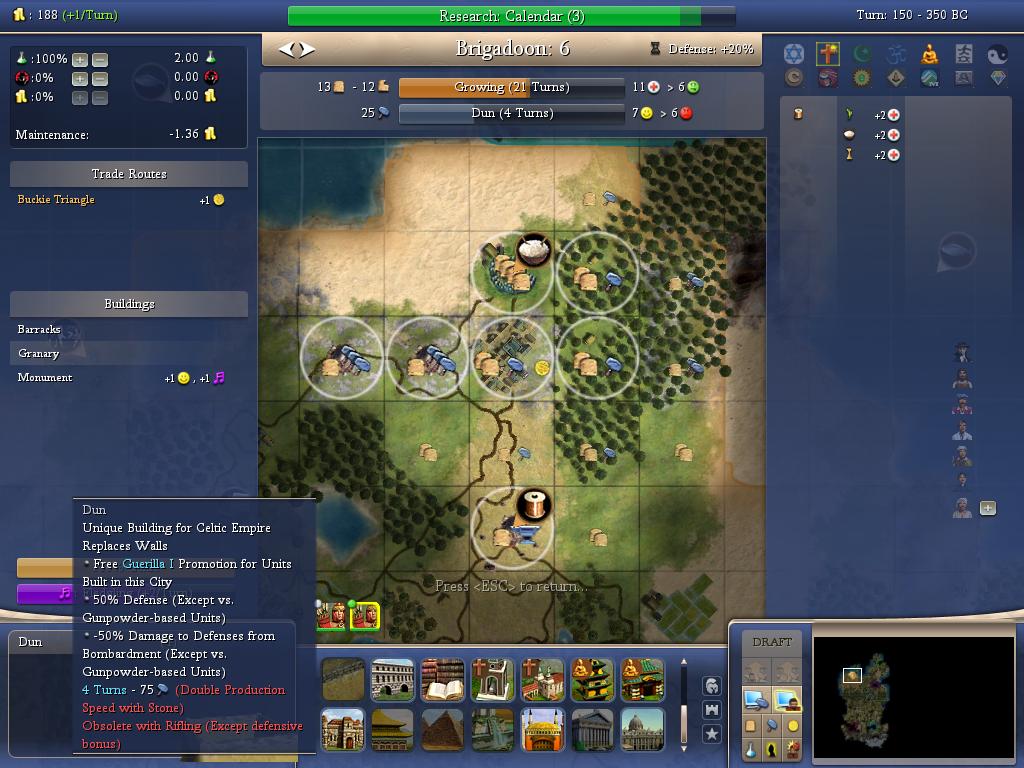
Task: Raise the espionage rate with its plus button
Action: (80, 78)
